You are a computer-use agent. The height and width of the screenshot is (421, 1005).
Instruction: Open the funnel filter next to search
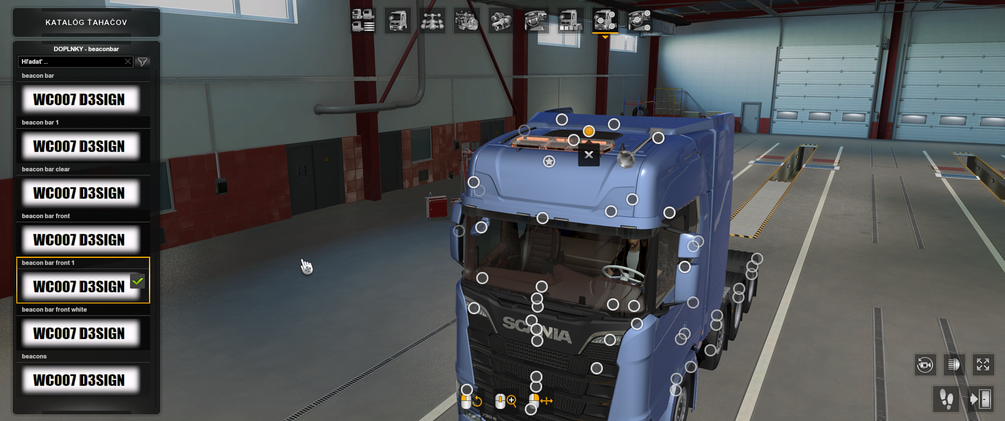coord(143,62)
